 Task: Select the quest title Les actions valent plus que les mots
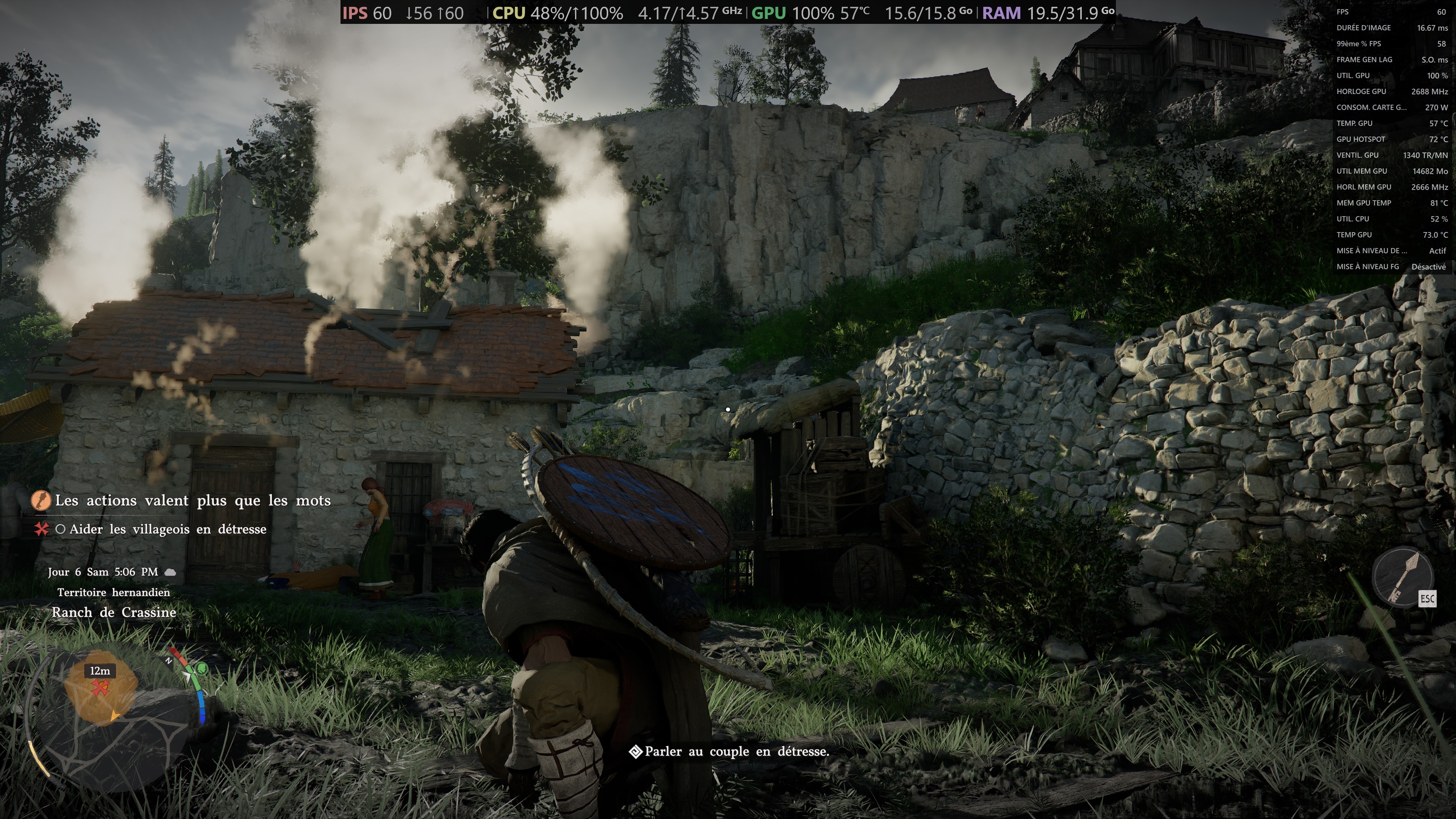tap(192, 501)
